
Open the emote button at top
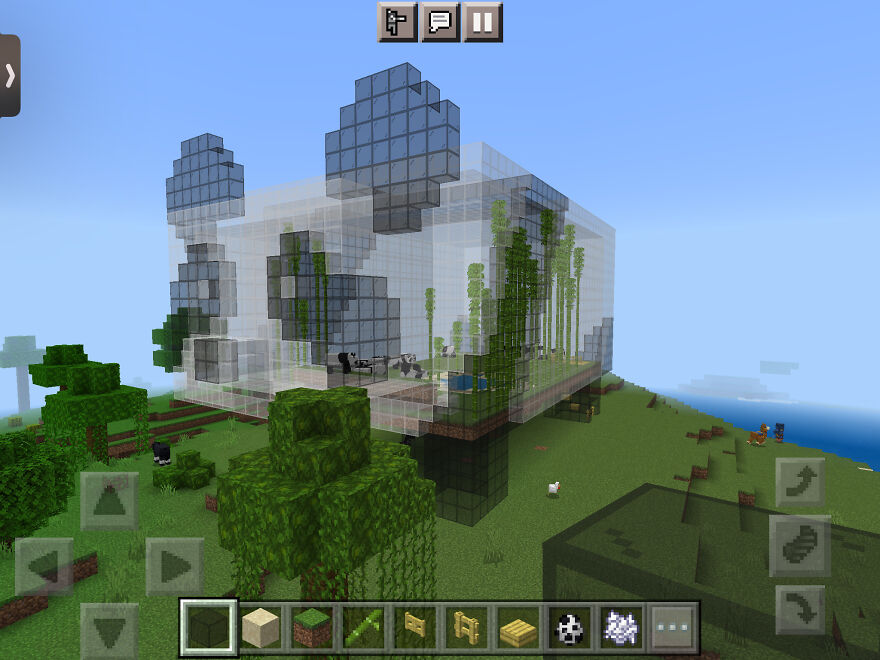(x=397, y=22)
